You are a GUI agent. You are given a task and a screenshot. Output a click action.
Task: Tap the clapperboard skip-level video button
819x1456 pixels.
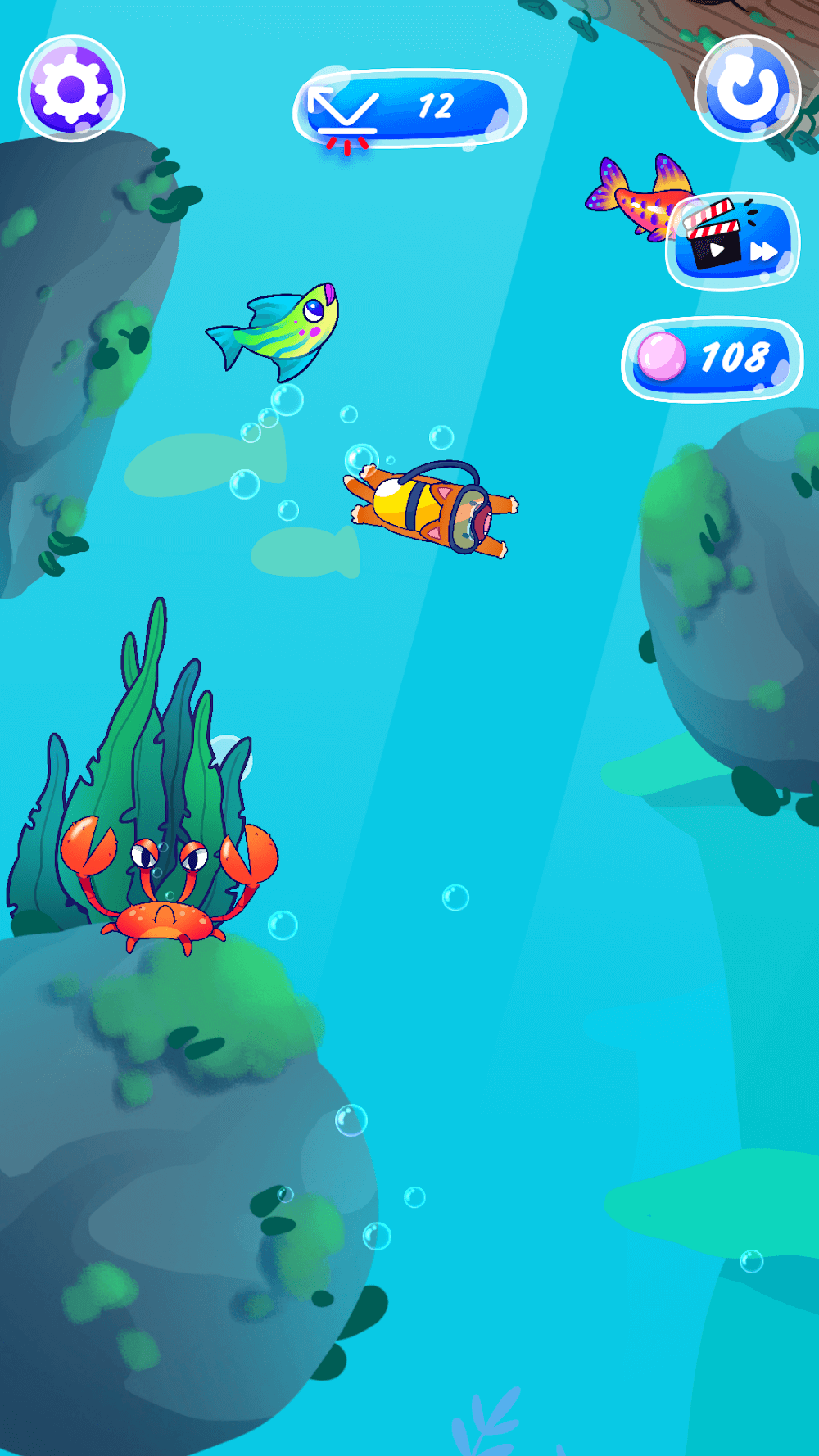(733, 241)
